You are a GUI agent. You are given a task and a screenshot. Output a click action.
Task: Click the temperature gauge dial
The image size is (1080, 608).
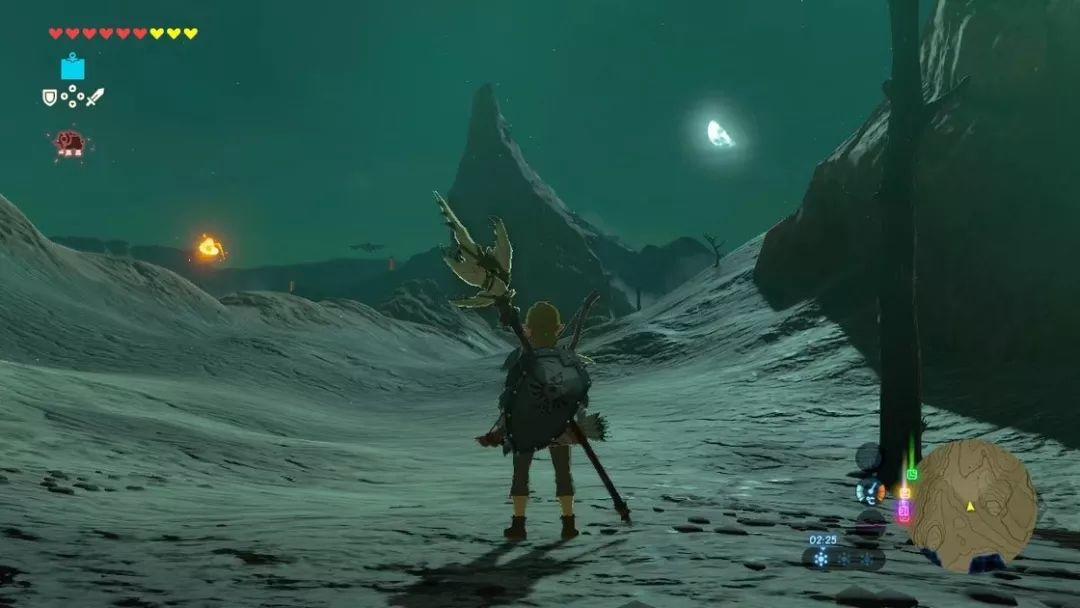868,491
